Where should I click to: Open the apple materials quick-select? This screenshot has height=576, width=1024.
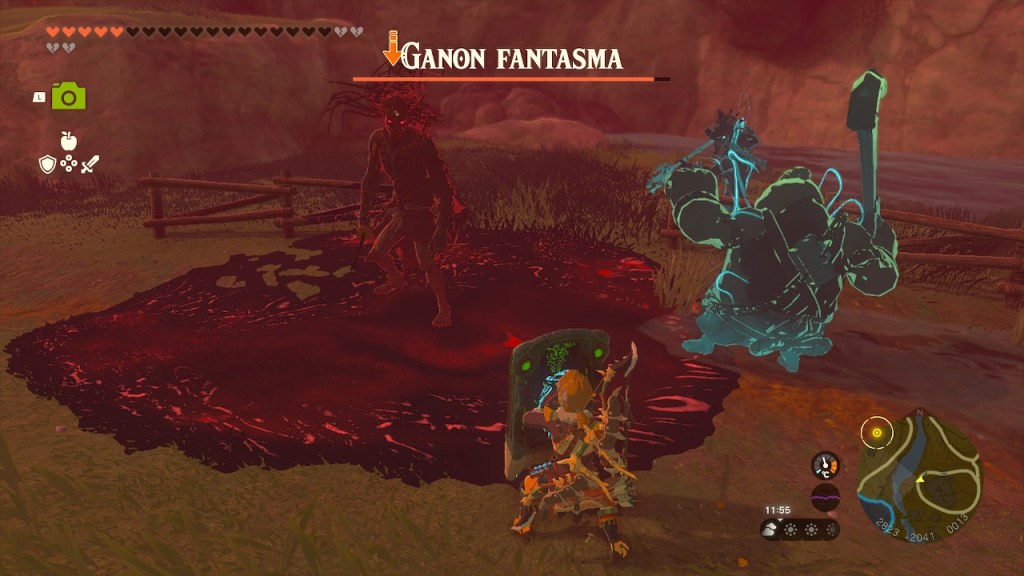[69, 141]
